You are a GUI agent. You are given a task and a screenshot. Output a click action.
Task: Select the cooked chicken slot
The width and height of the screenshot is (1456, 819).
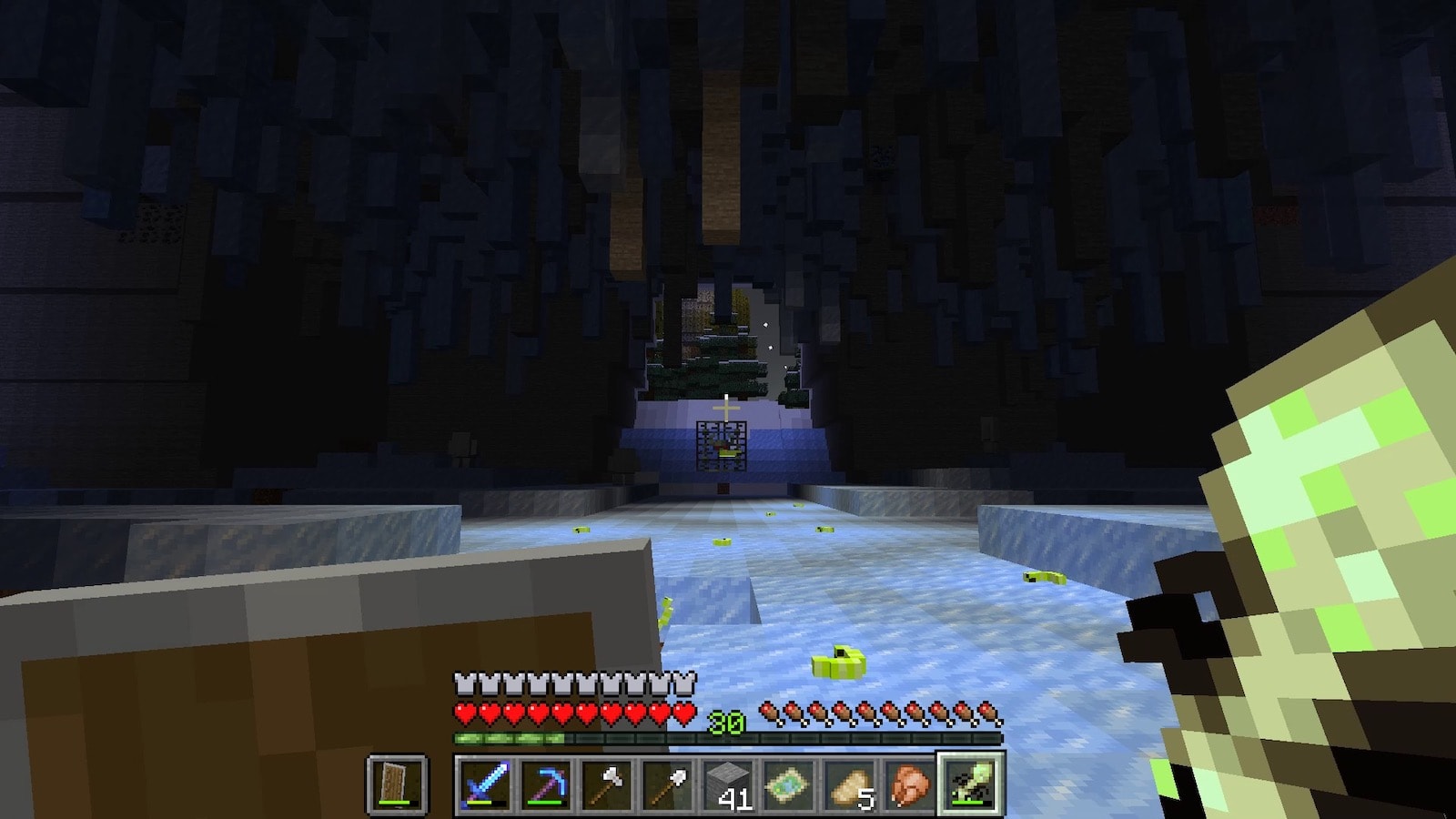click(x=911, y=784)
